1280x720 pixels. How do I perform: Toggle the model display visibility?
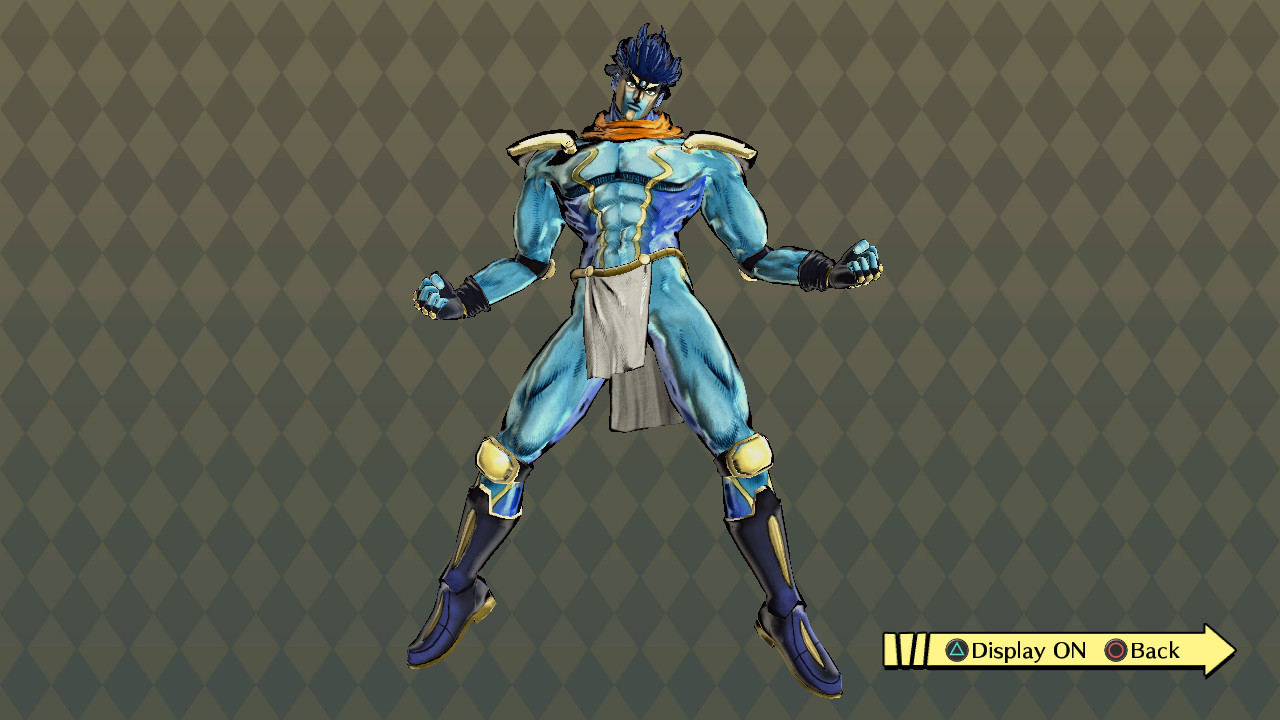pos(1010,651)
